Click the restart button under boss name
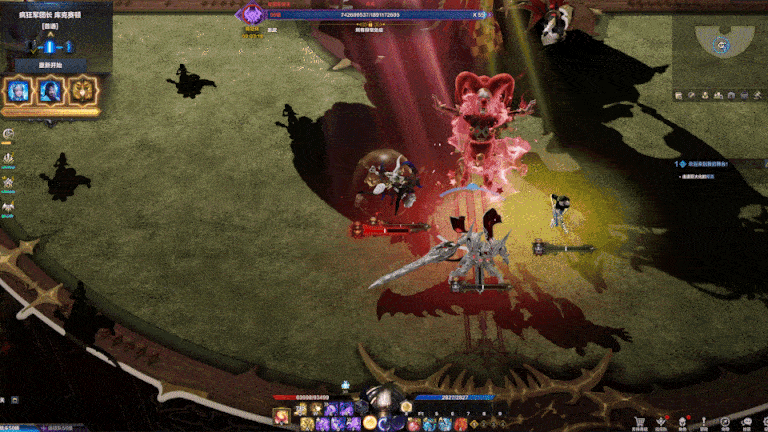The width and height of the screenshot is (768, 432). click(49, 65)
